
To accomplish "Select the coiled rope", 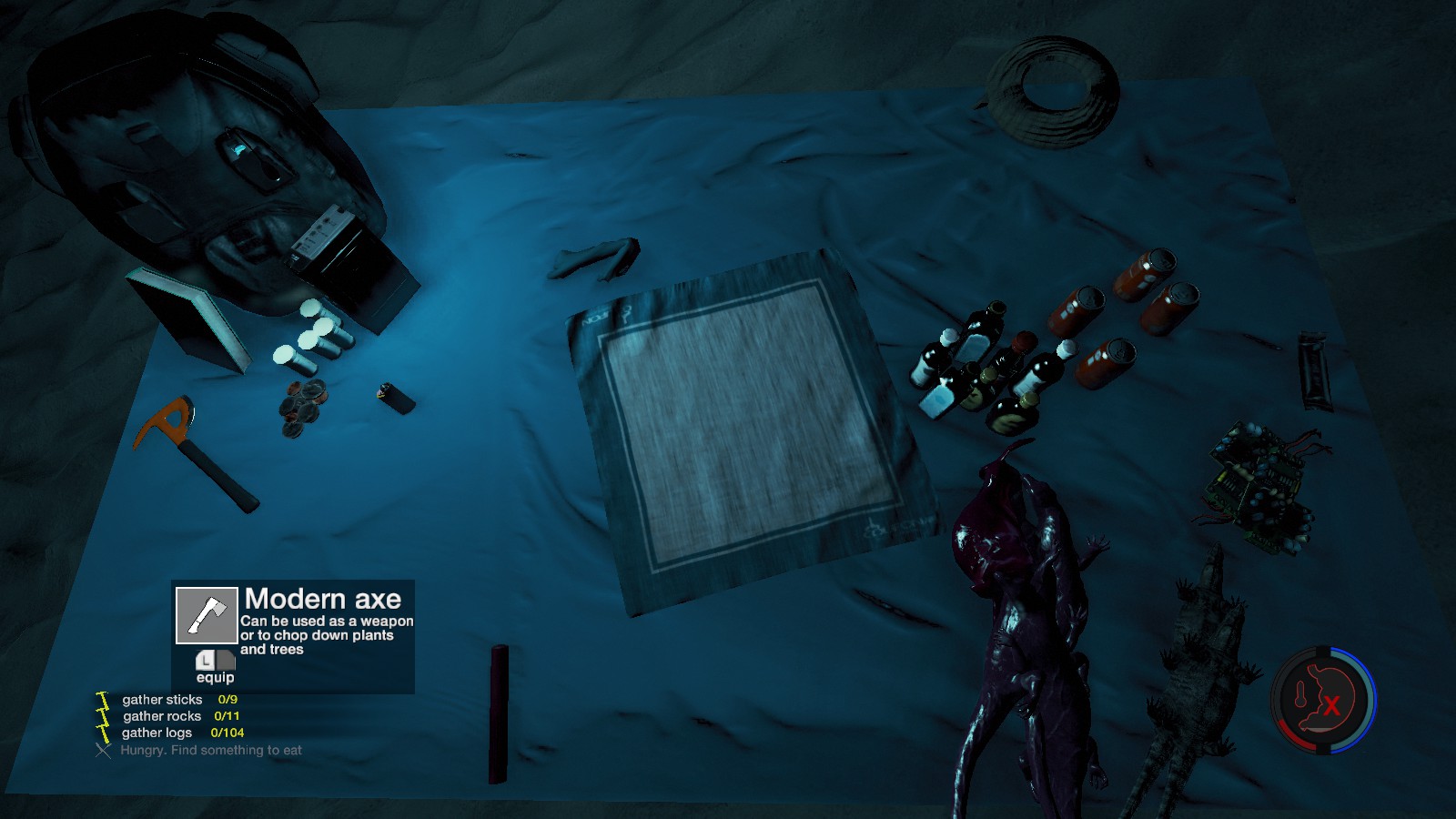I will (1054, 89).
